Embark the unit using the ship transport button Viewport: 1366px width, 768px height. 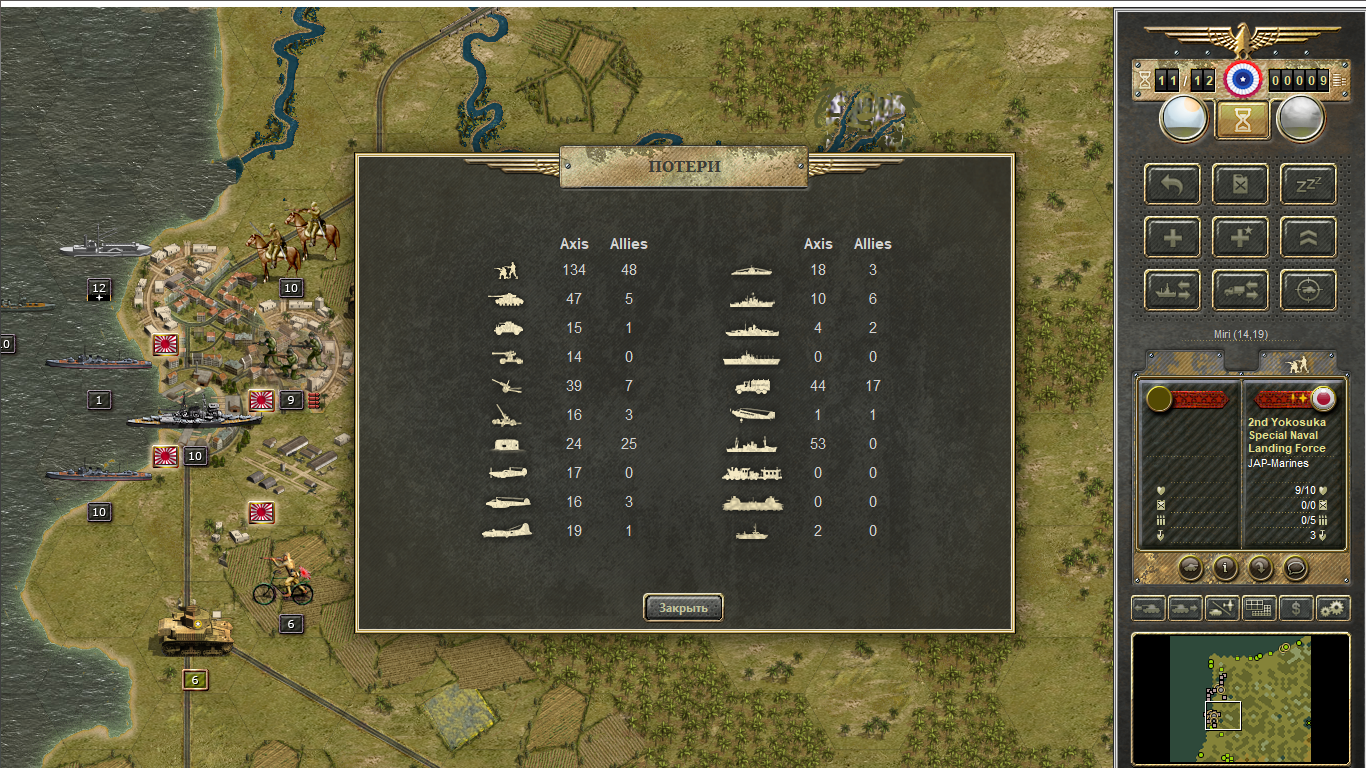coord(1172,290)
